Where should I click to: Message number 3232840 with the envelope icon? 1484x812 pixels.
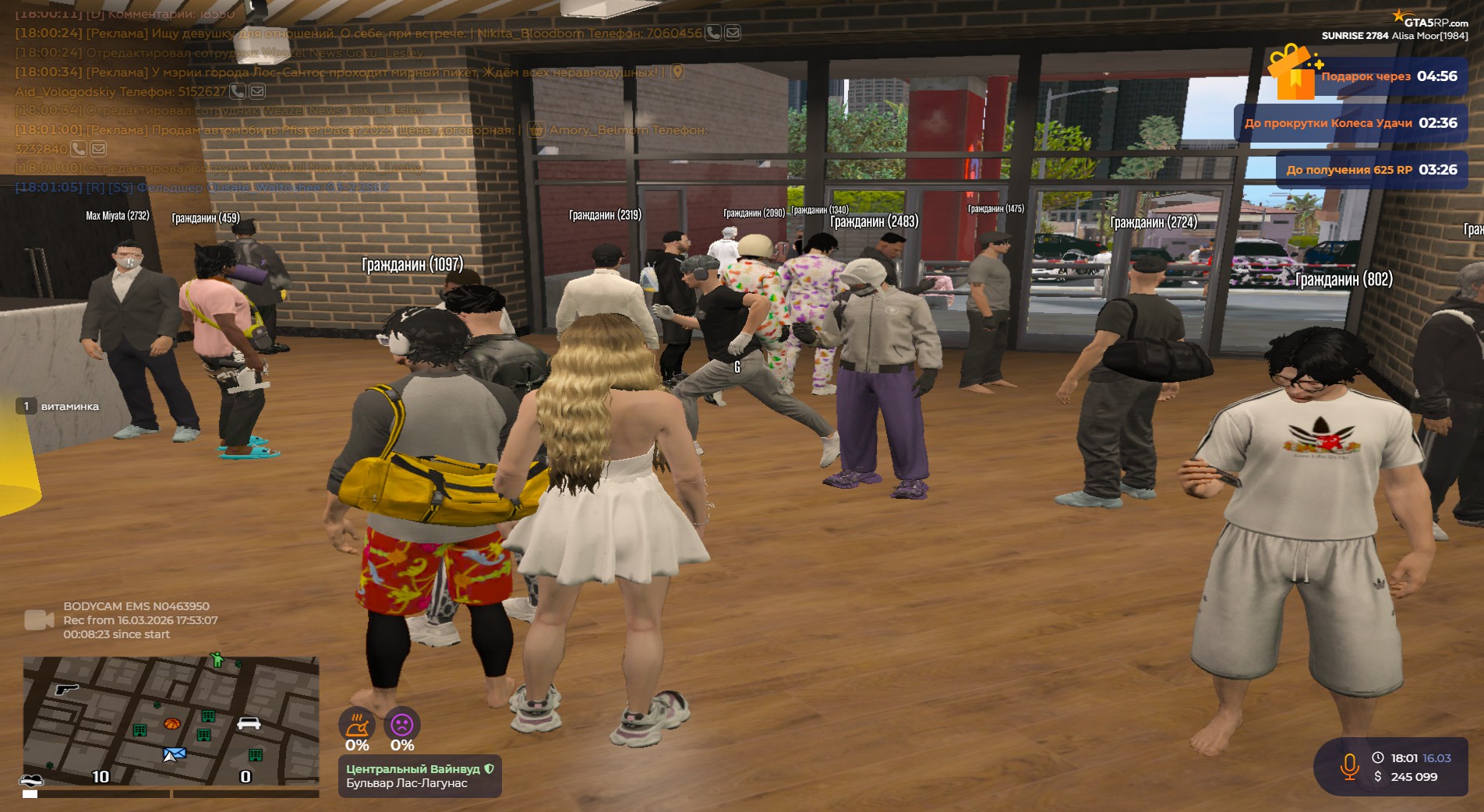[98, 148]
